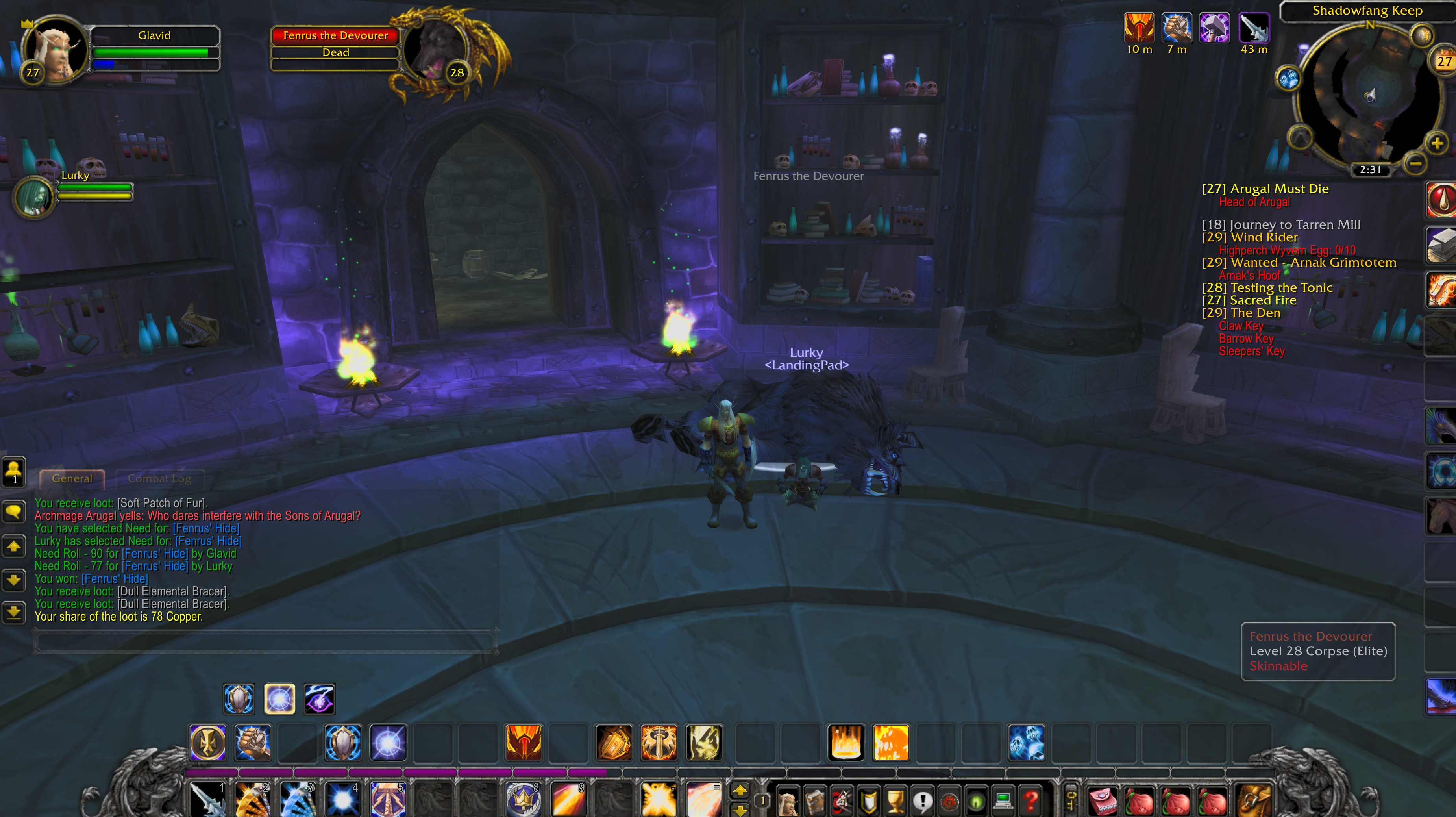Use the sword ability in action slot 1
The height and width of the screenshot is (817, 1456).
(x=207, y=798)
